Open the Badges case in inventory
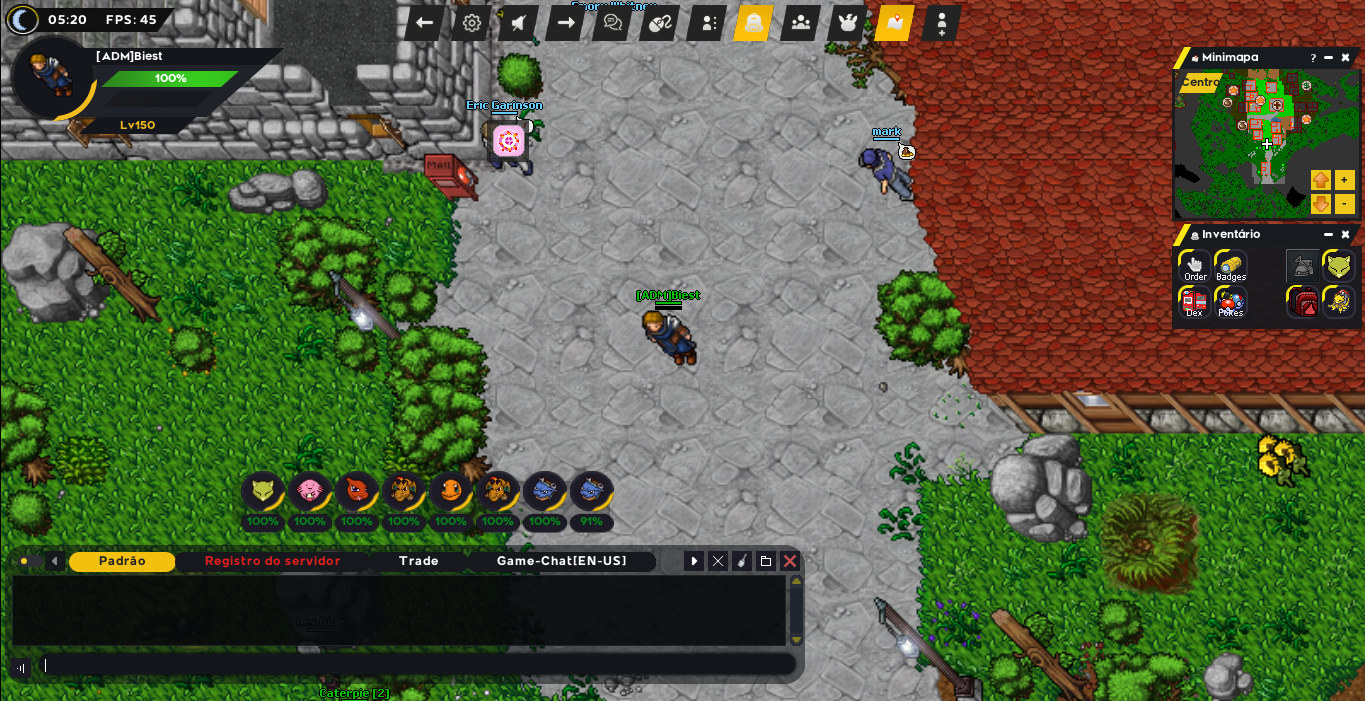Viewport: 1365px width, 701px height. pos(1231,266)
